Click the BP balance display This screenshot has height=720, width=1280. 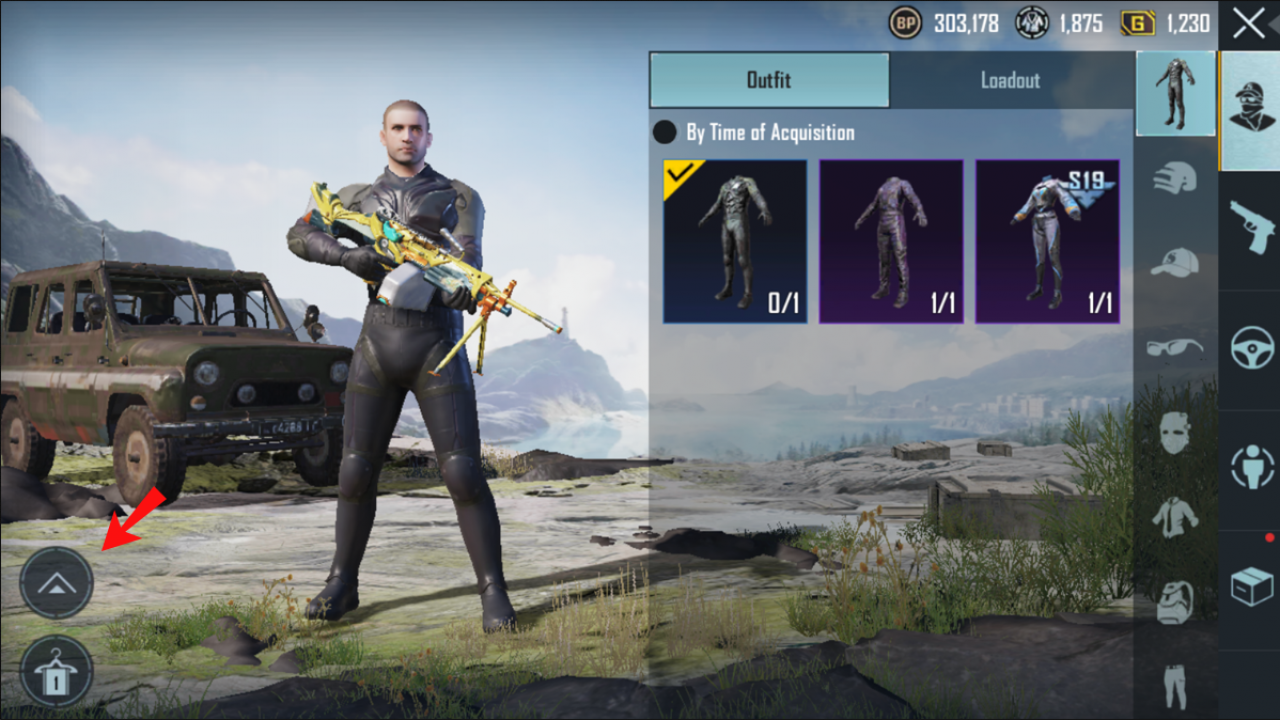[940, 22]
